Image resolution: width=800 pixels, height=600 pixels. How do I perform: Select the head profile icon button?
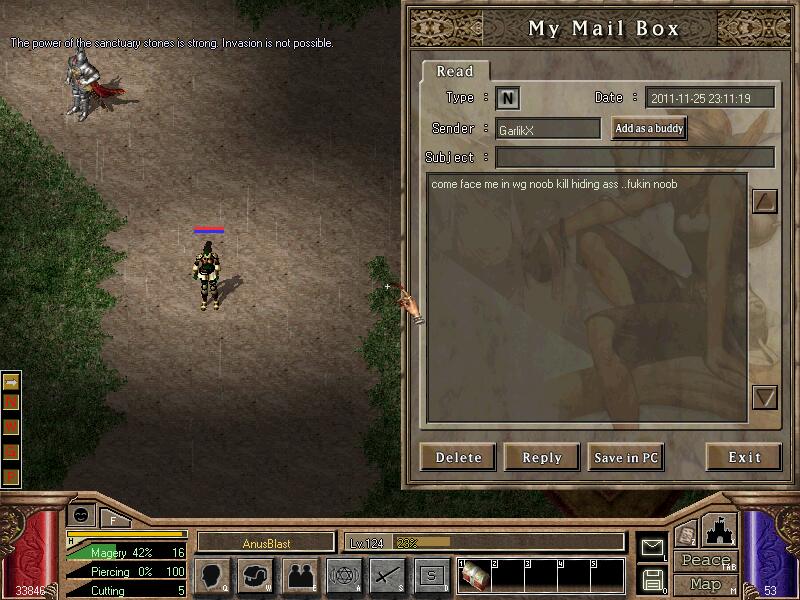pos(213,576)
